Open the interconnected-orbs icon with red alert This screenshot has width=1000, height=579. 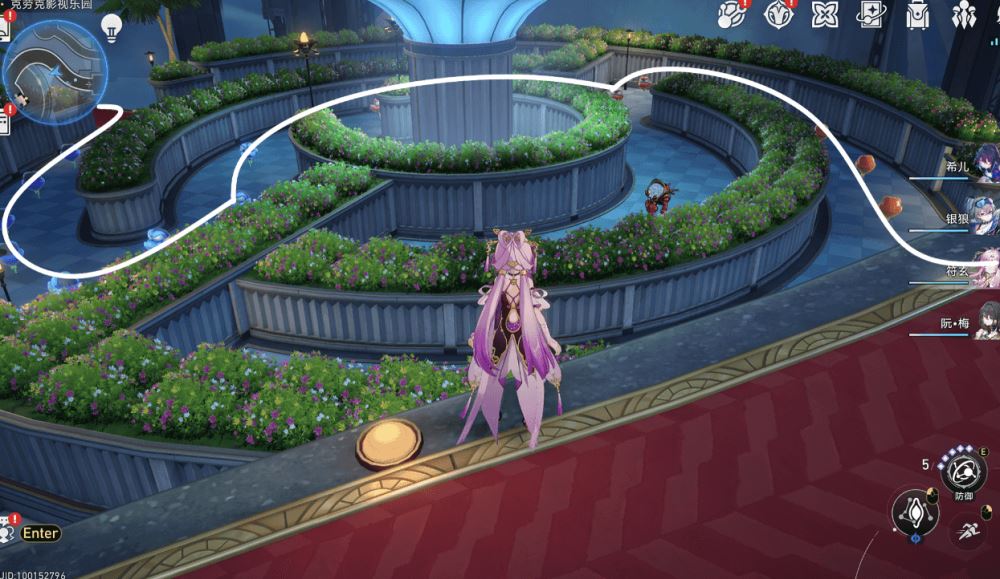pos(733,14)
